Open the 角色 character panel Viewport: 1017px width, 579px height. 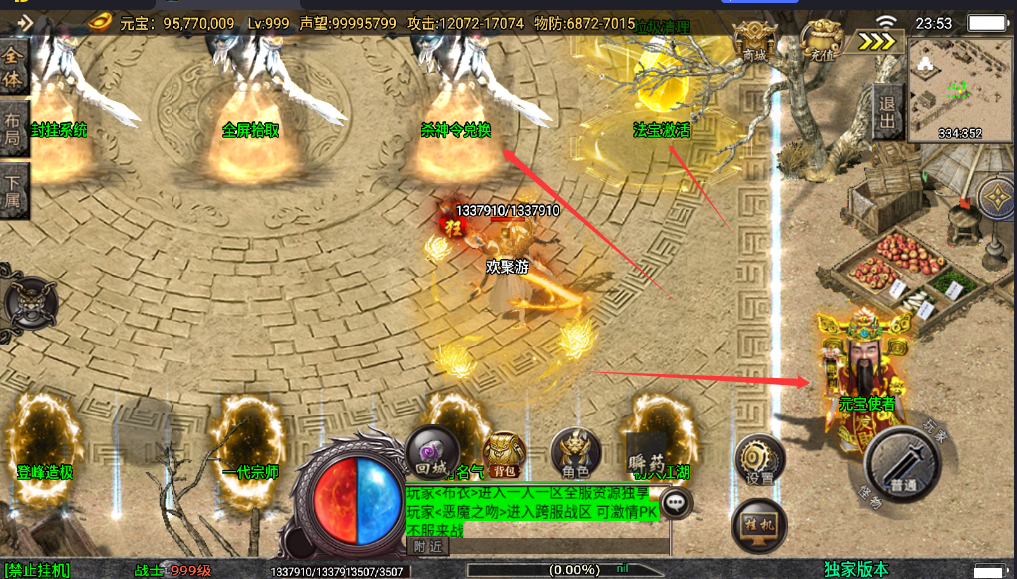(x=576, y=454)
